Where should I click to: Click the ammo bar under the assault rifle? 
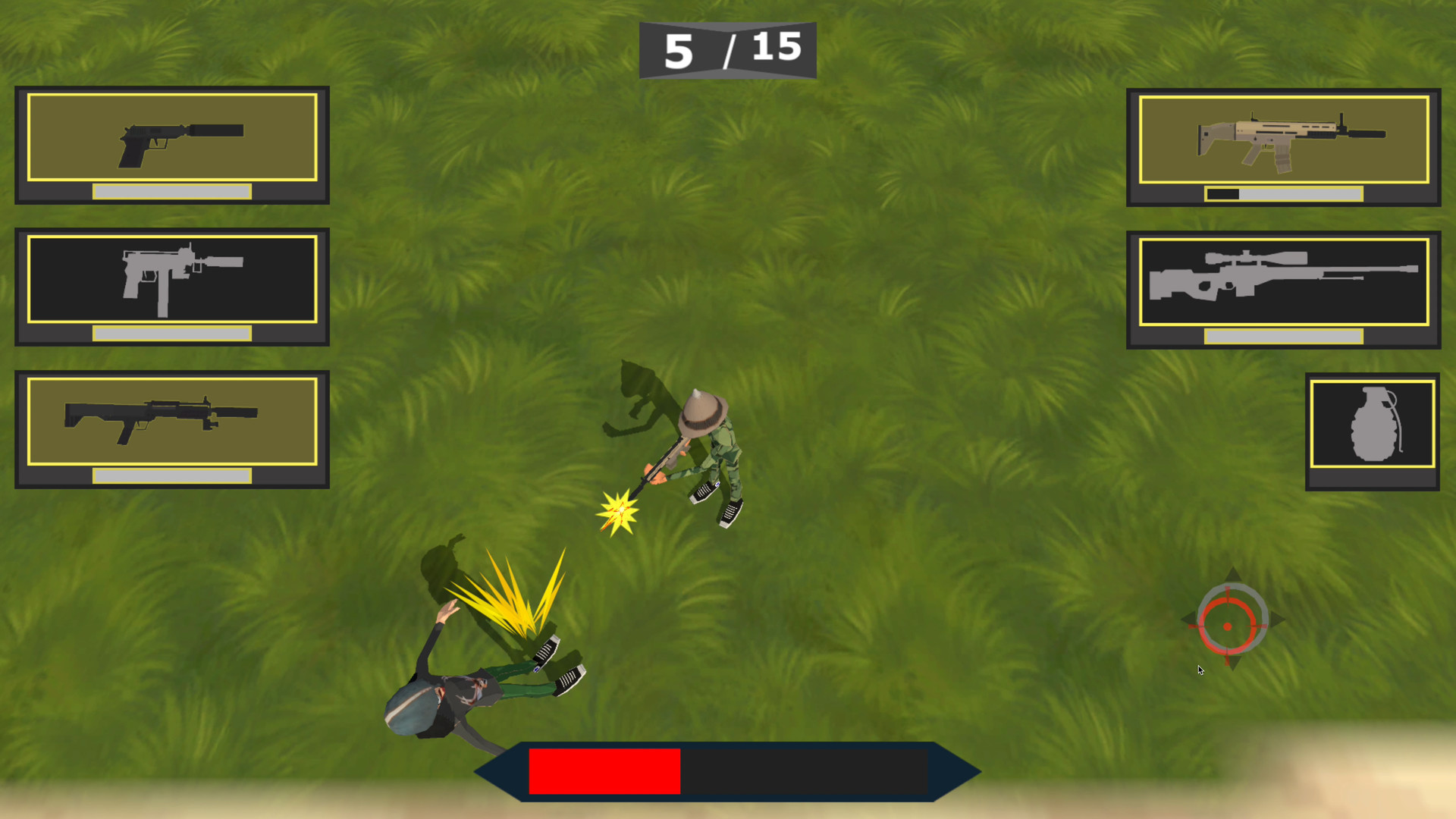(1283, 193)
